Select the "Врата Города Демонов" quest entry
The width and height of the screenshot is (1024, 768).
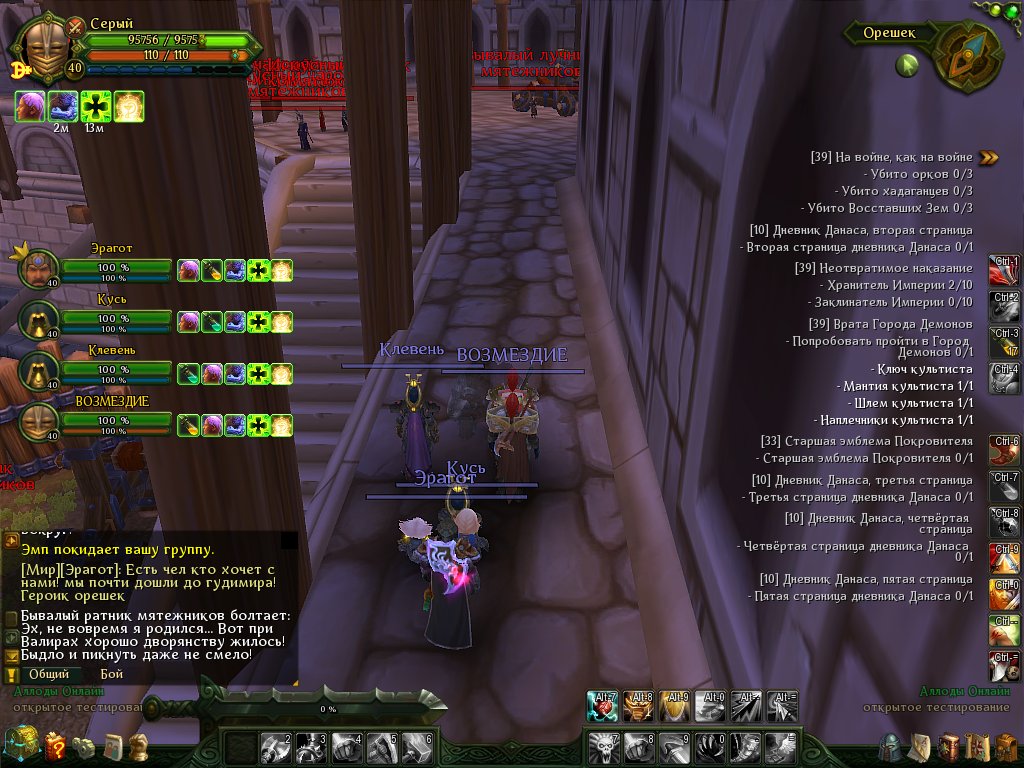(x=890, y=324)
